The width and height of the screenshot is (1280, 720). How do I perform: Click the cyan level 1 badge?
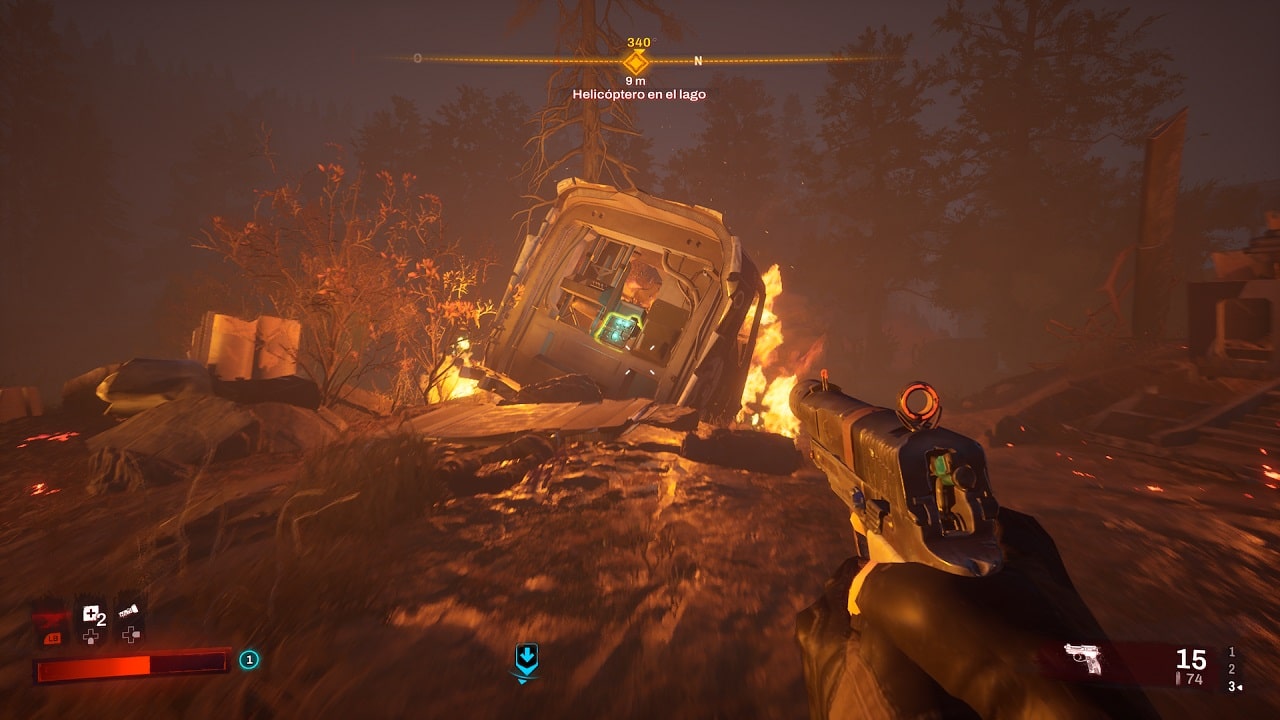(x=249, y=659)
